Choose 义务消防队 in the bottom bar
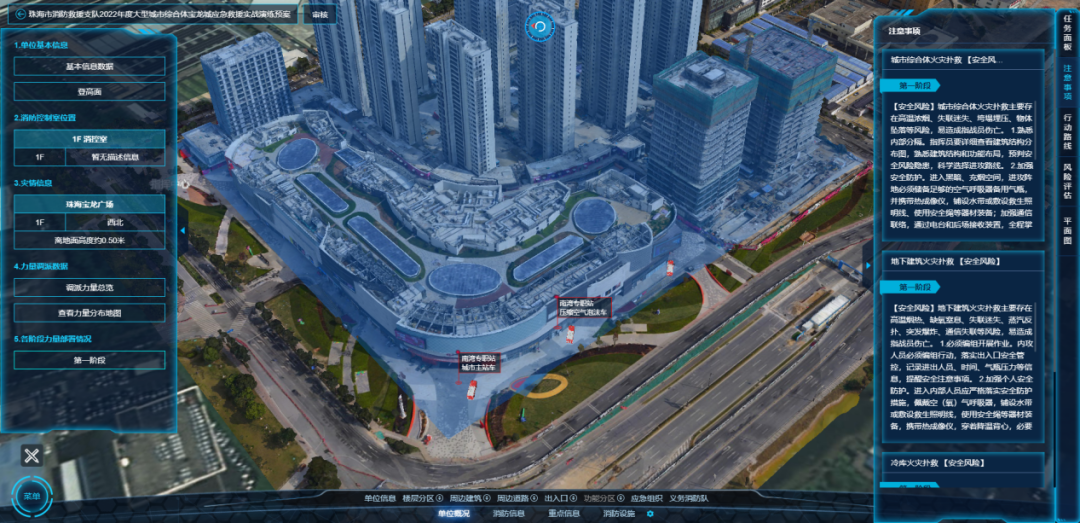The height and width of the screenshot is (523, 1080). coord(690,498)
